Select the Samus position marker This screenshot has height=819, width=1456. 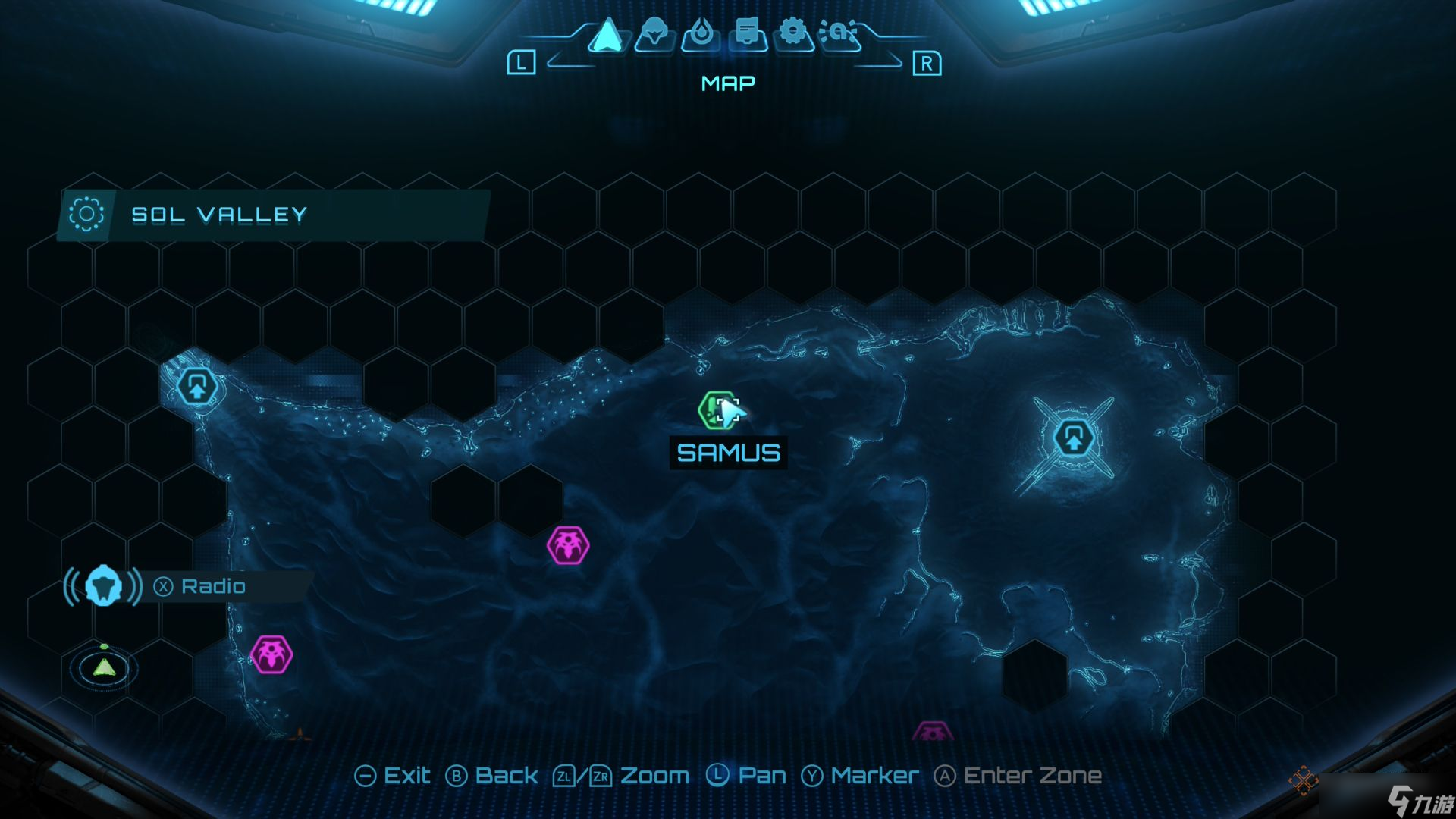click(x=722, y=411)
